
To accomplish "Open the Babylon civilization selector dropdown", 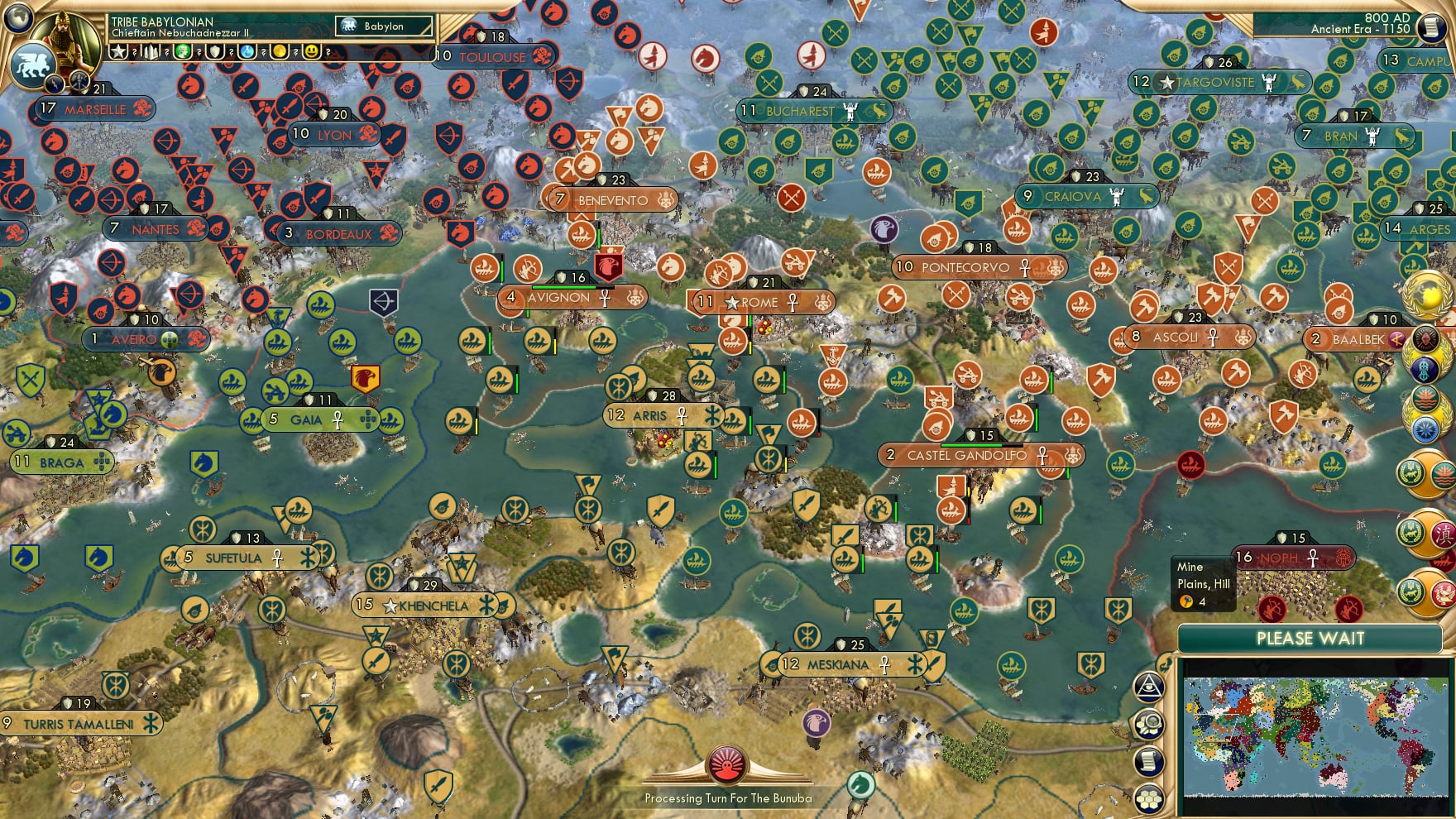I will (x=385, y=26).
